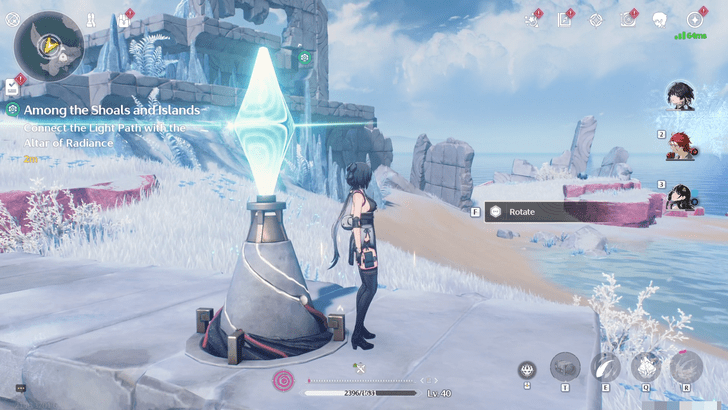Open the character head icon in top bar
The image size is (728, 410).
tap(659, 20)
